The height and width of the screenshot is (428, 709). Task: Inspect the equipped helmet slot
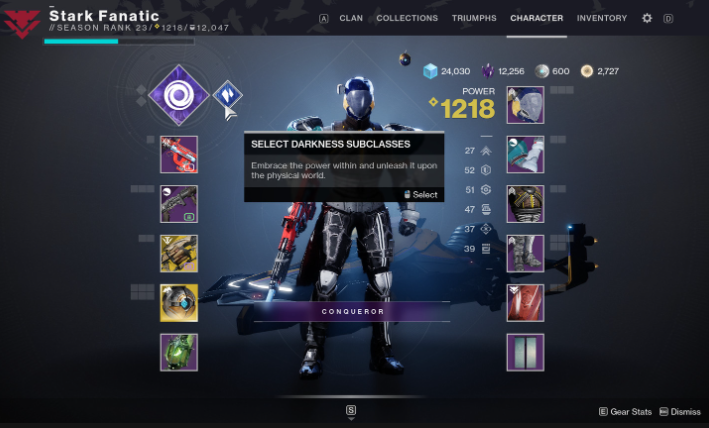click(x=525, y=105)
